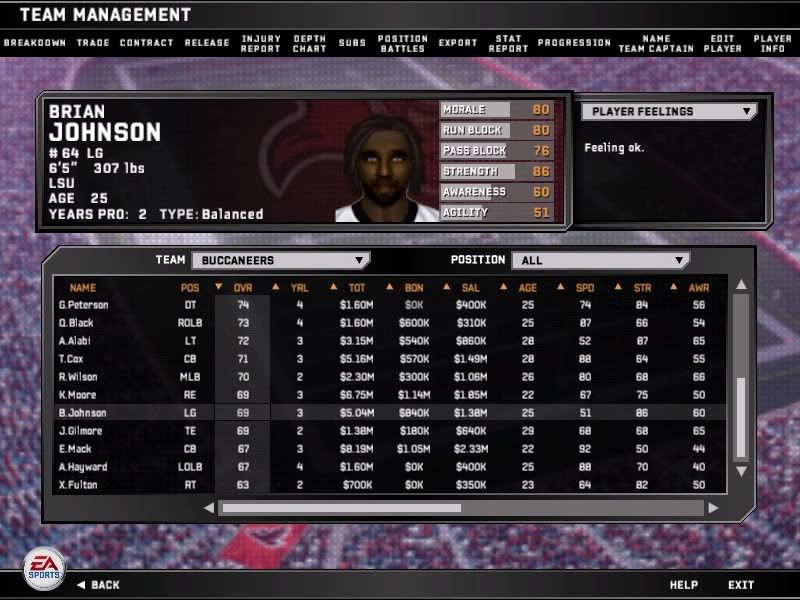Select the Export option
Image resolution: width=800 pixels, height=600 pixels.
point(458,43)
